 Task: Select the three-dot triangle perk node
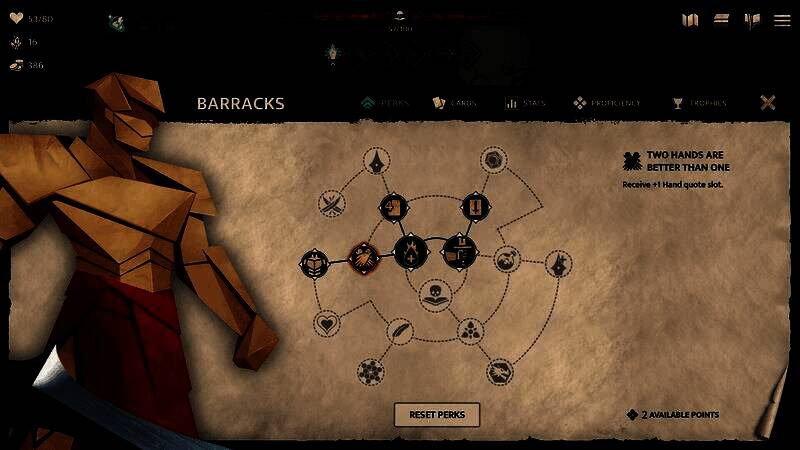pyautogui.click(x=469, y=330)
